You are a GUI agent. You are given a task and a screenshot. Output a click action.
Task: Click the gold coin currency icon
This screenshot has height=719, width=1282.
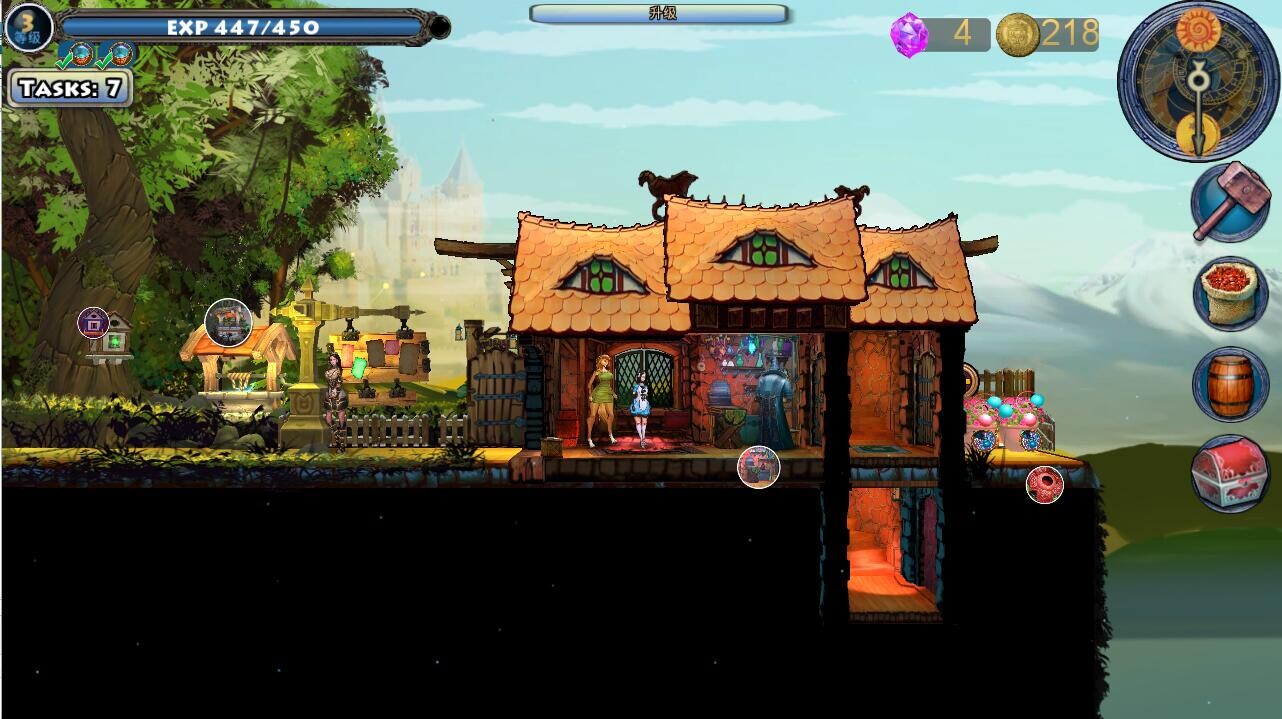[1017, 35]
